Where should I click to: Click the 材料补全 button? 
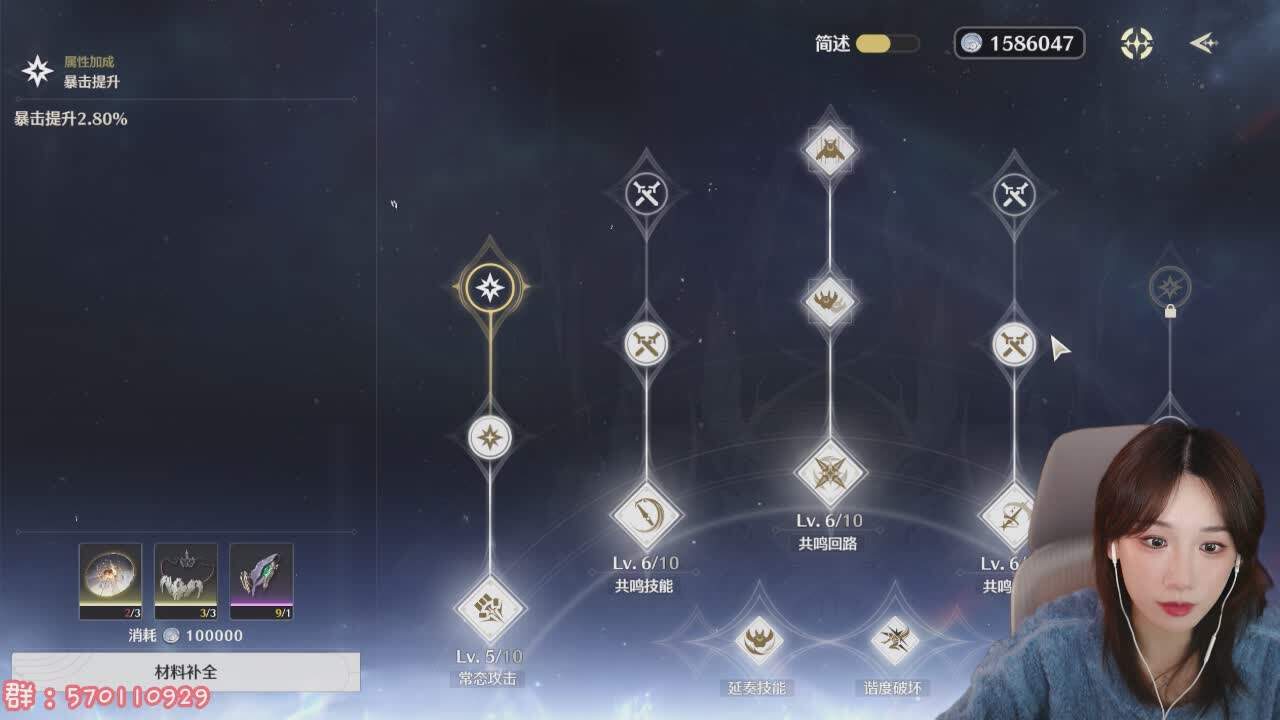click(186, 672)
